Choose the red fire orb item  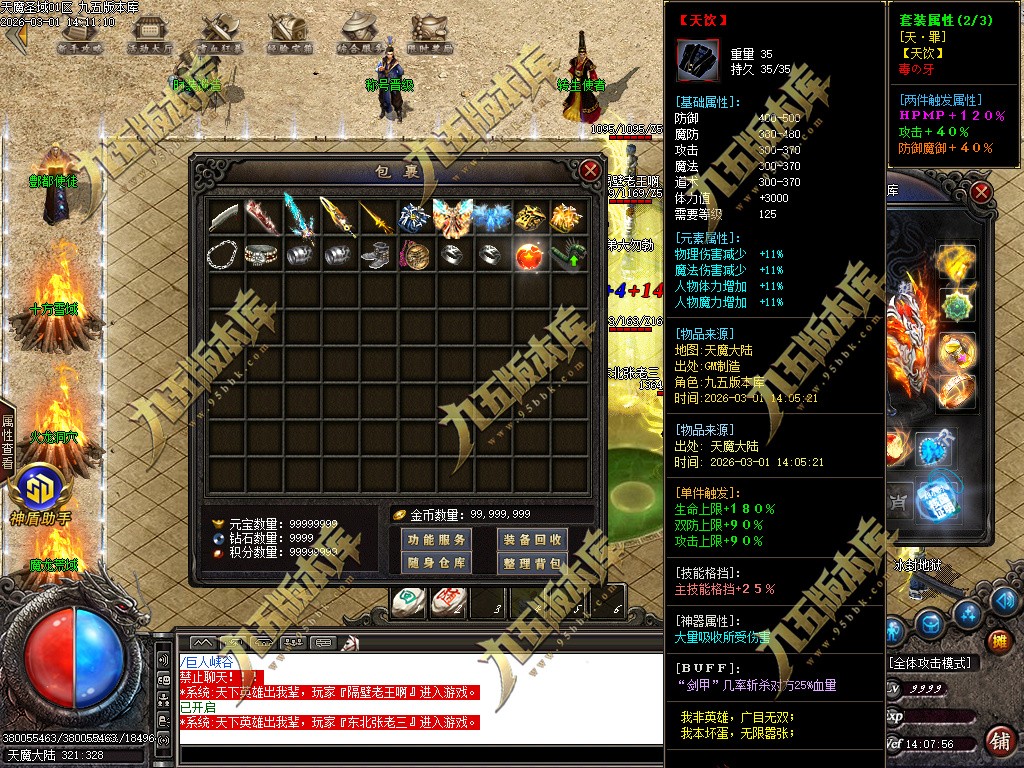pos(530,256)
